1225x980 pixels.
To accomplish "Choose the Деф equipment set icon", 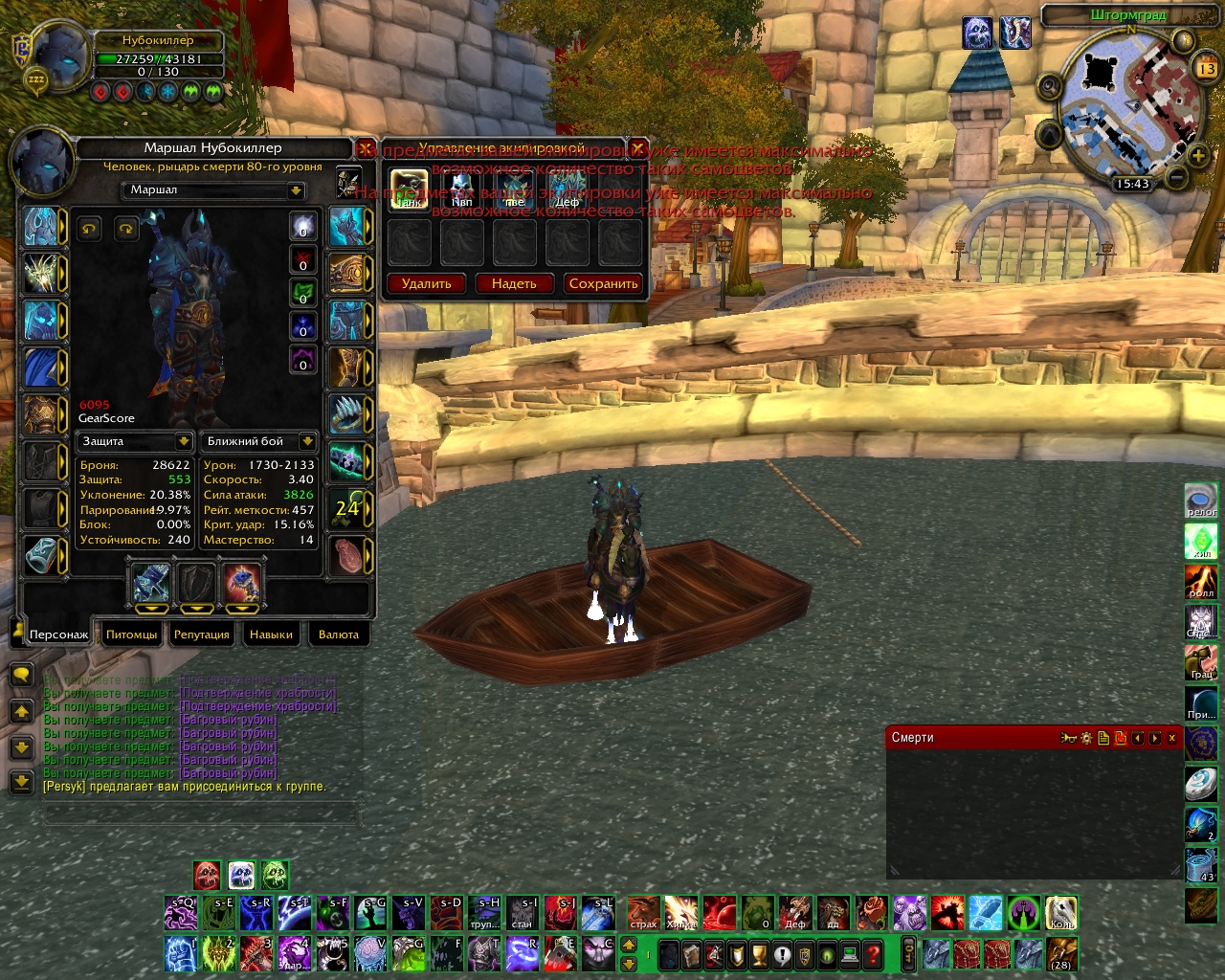I will 567,189.
